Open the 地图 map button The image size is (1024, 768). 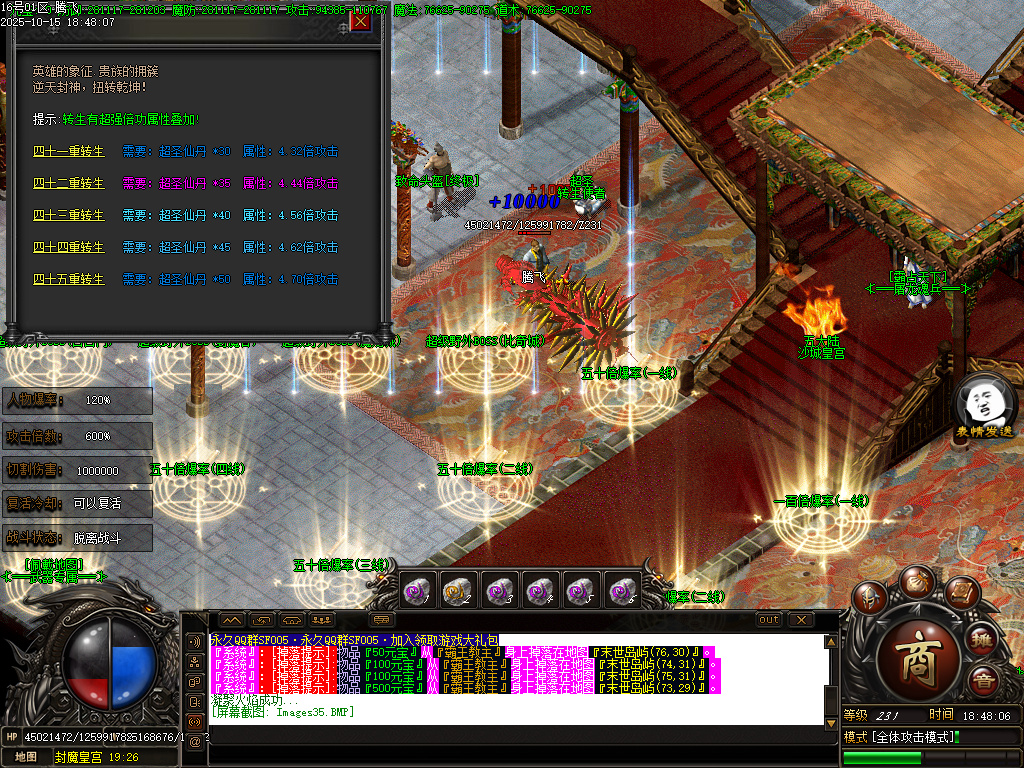(x=25, y=757)
